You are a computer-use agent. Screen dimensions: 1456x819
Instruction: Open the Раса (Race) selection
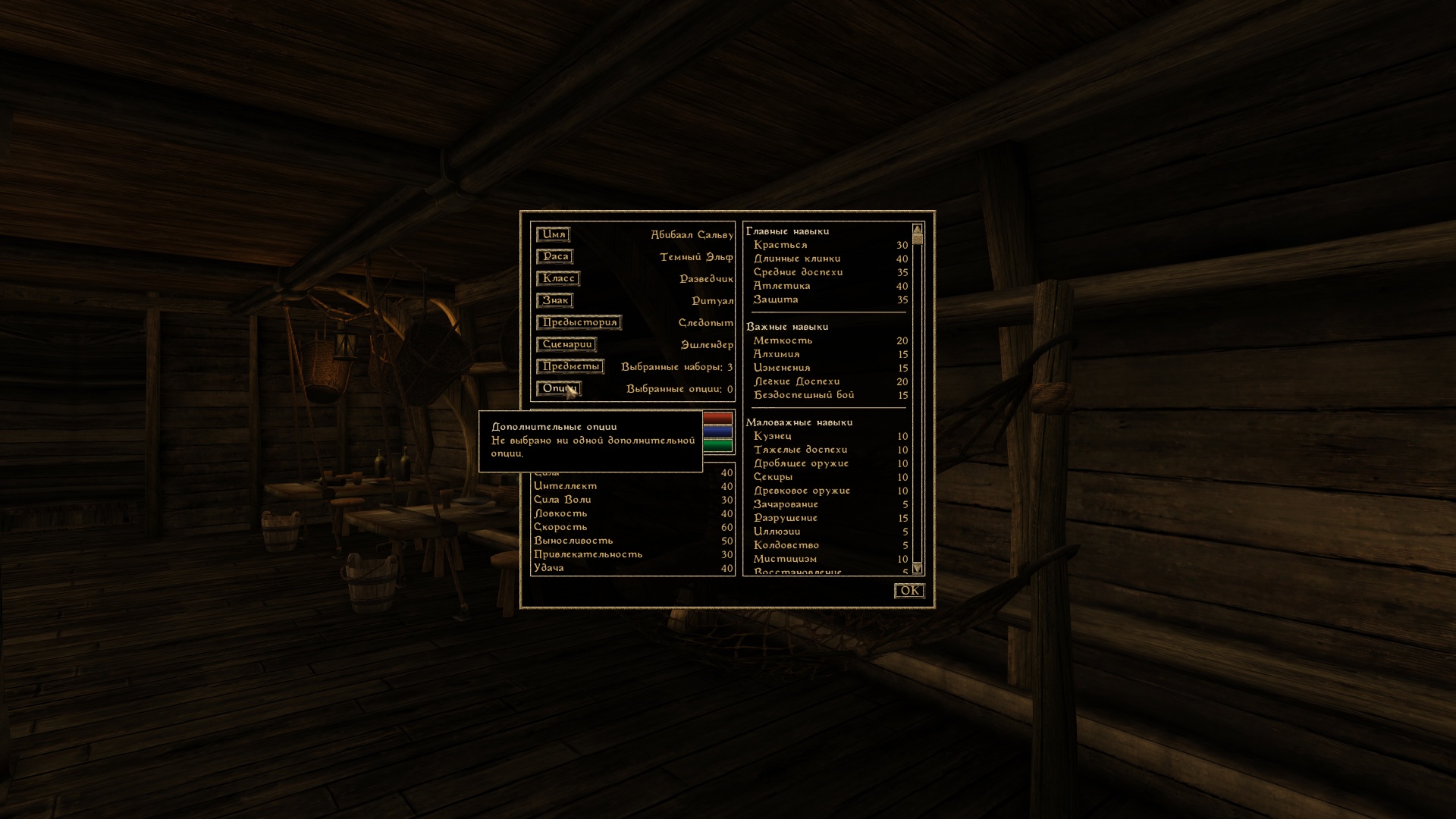click(554, 257)
